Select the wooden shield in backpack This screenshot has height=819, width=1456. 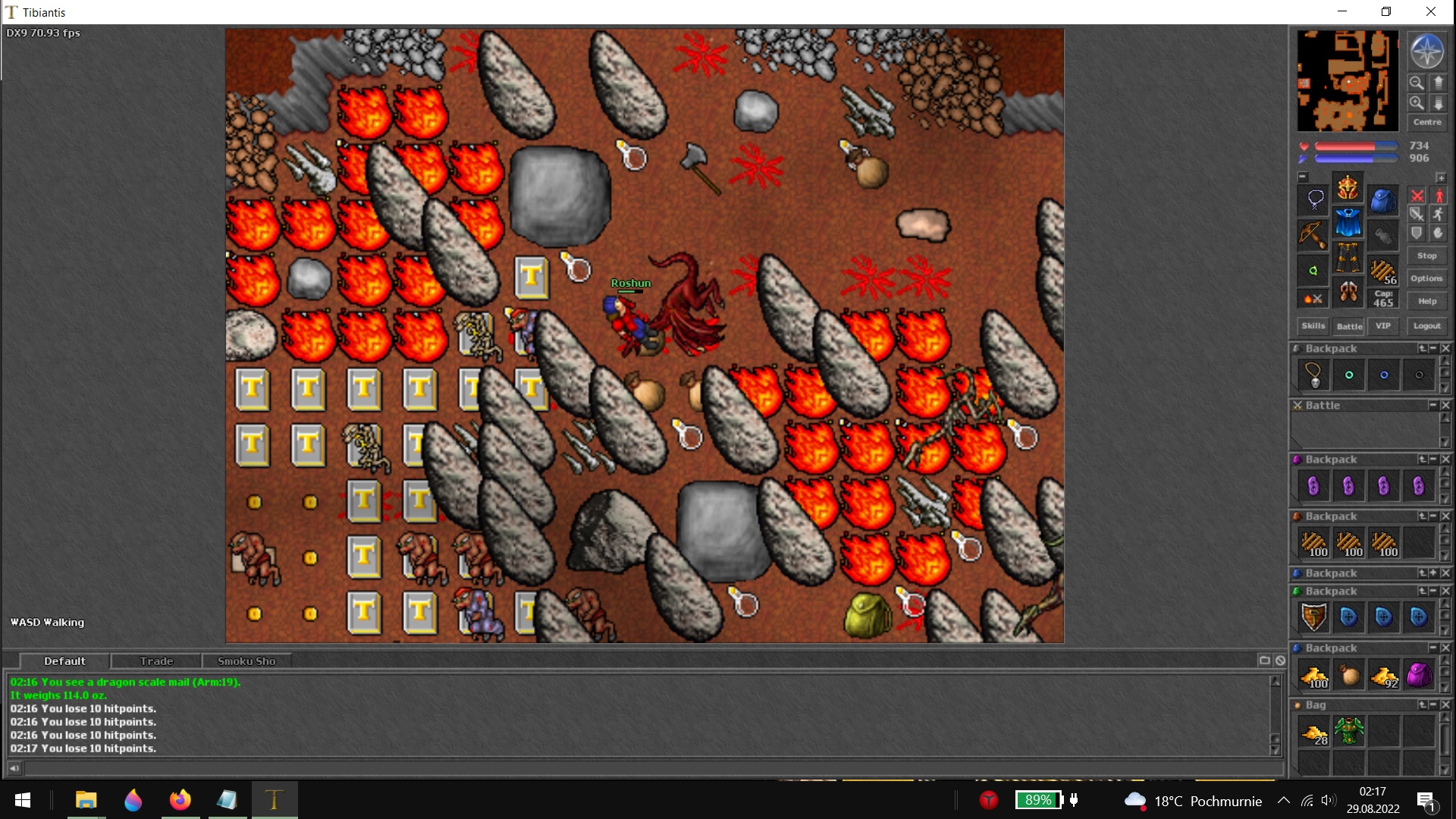(x=1313, y=617)
